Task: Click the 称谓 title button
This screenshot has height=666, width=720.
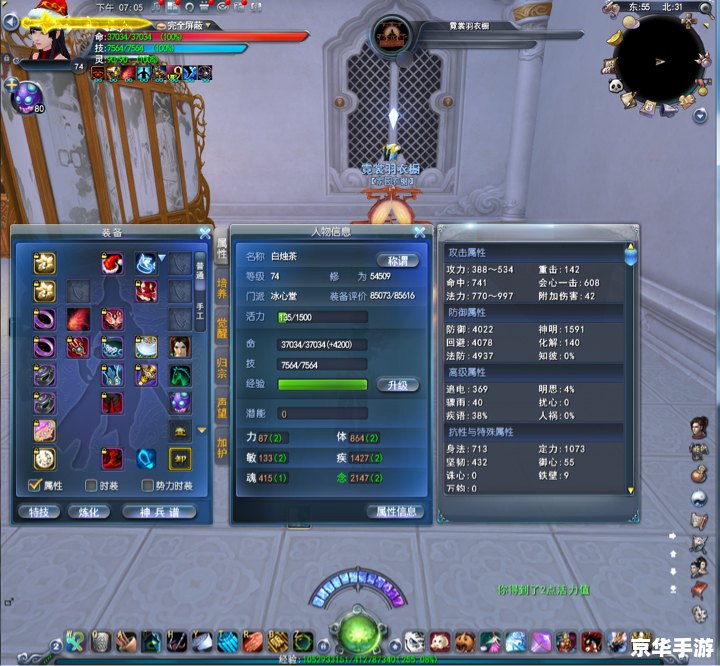Action: click(396, 260)
